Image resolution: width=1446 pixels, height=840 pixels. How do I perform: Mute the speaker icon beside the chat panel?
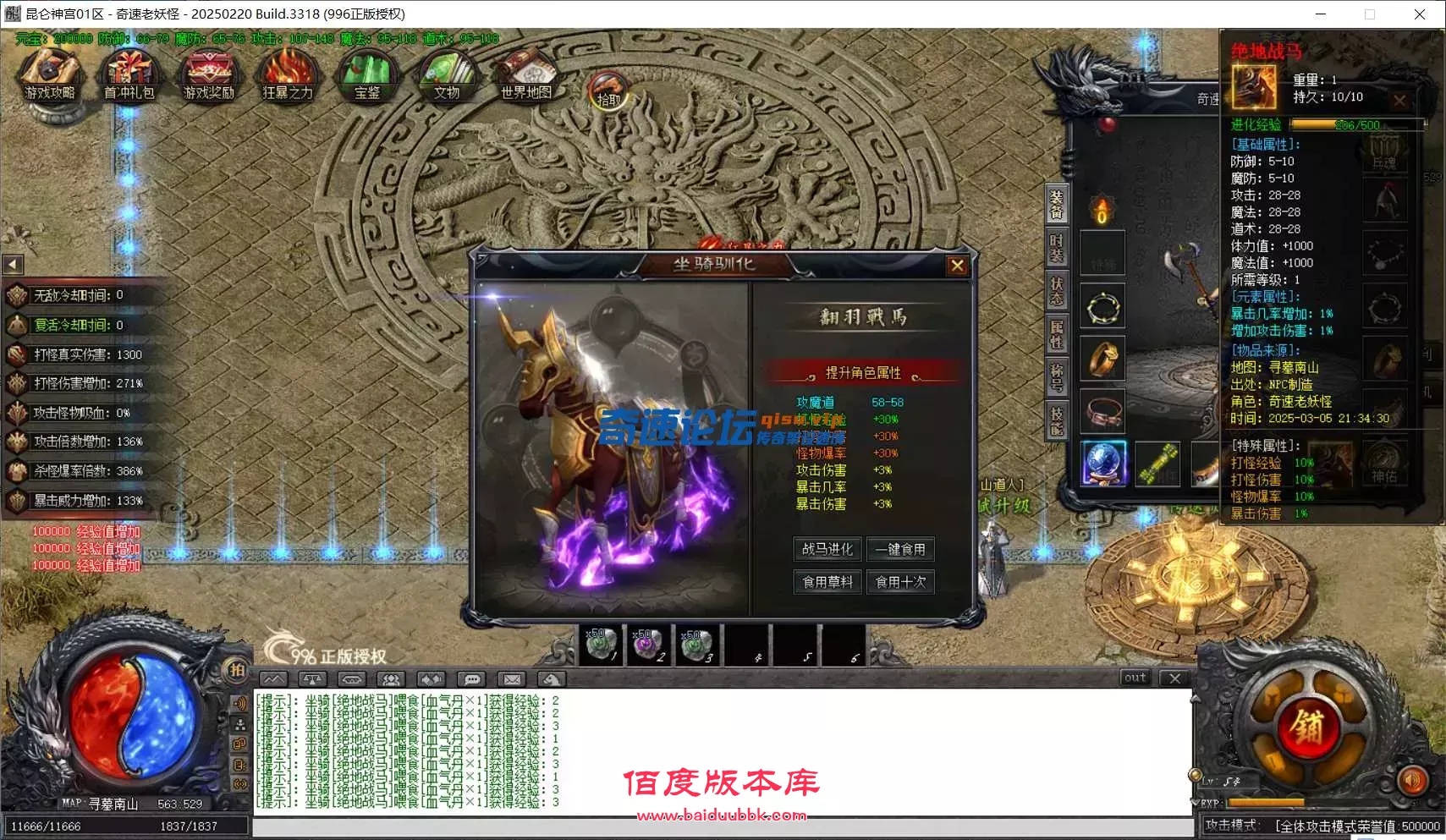click(x=239, y=702)
